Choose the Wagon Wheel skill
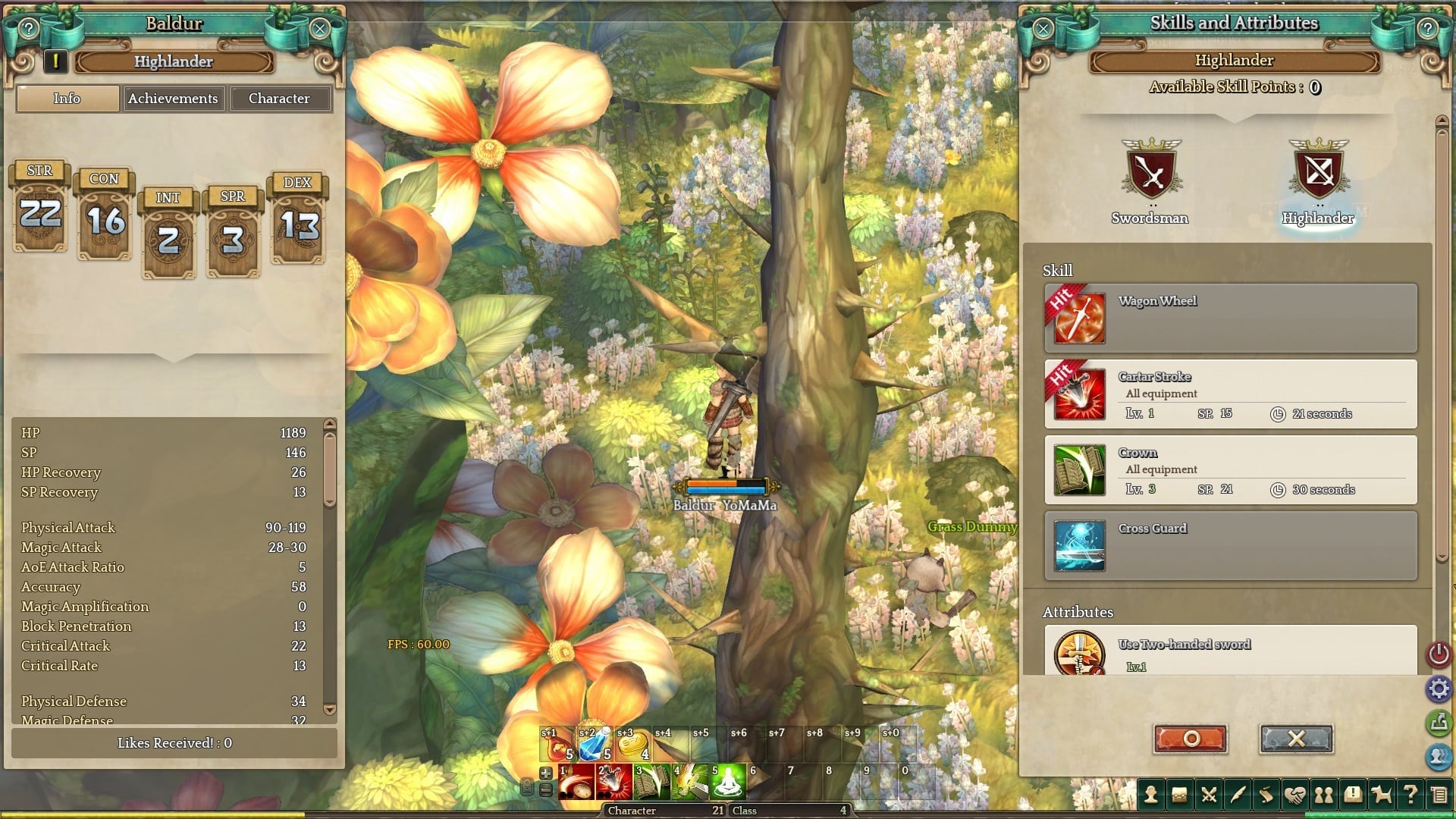Image resolution: width=1456 pixels, height=819 pixels. pos(1230,318)
